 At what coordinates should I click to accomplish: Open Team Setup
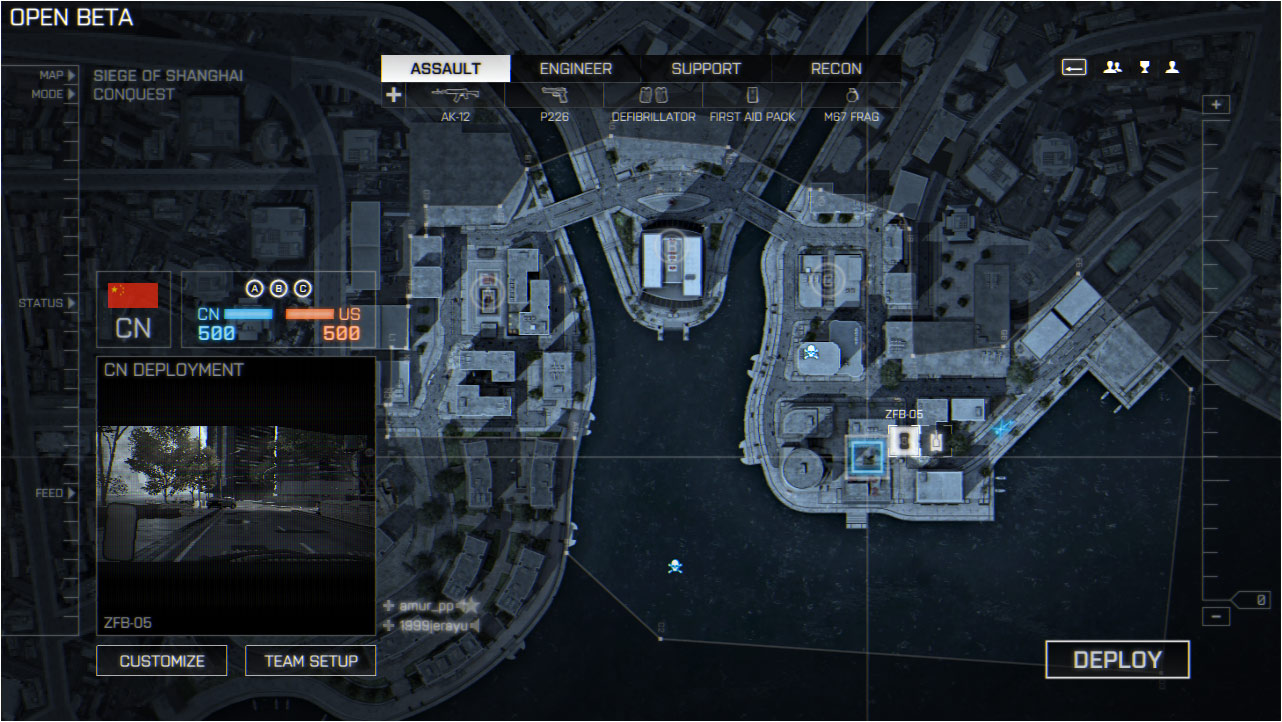click(x=310, y=661)
